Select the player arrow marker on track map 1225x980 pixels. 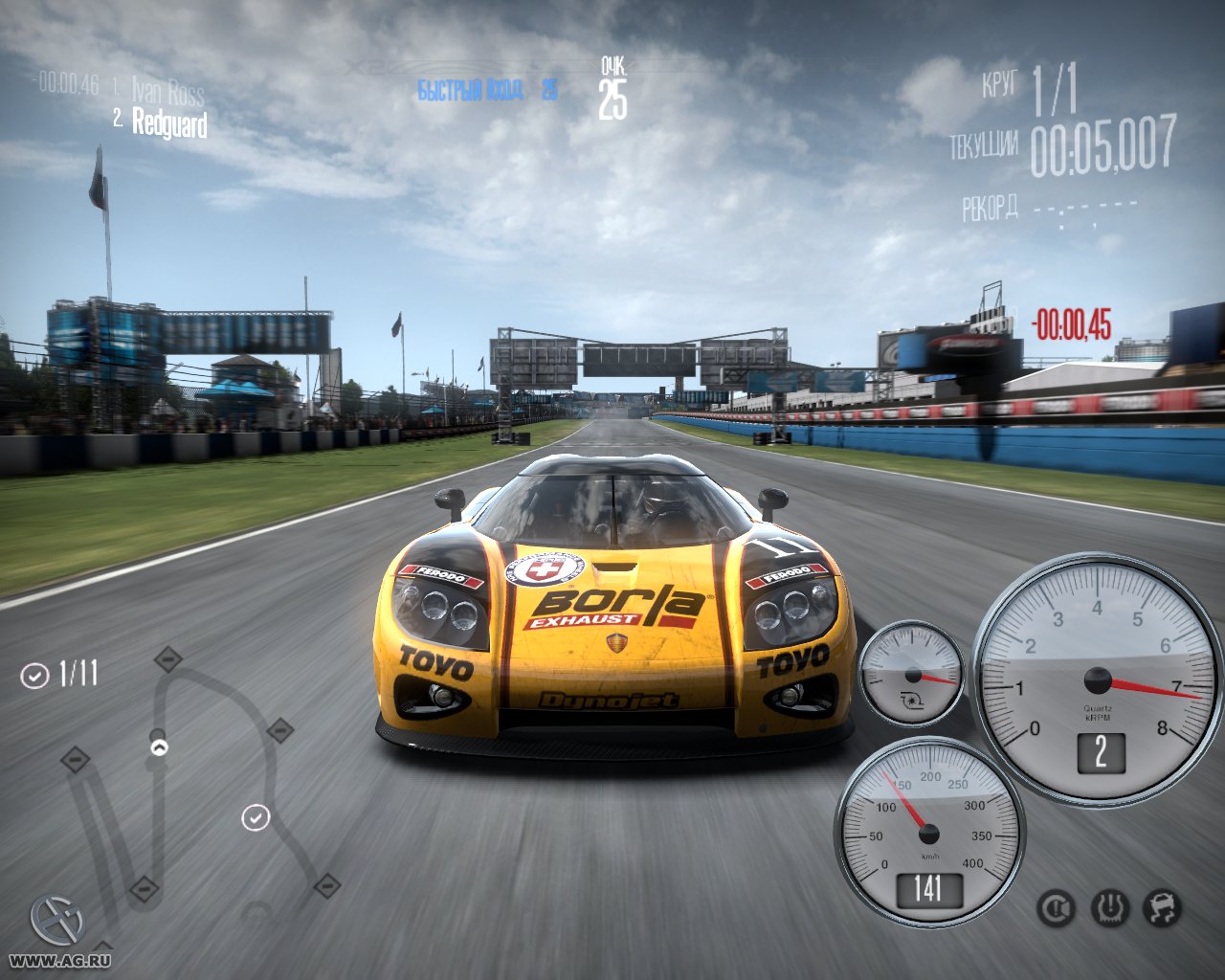[159, 746]
